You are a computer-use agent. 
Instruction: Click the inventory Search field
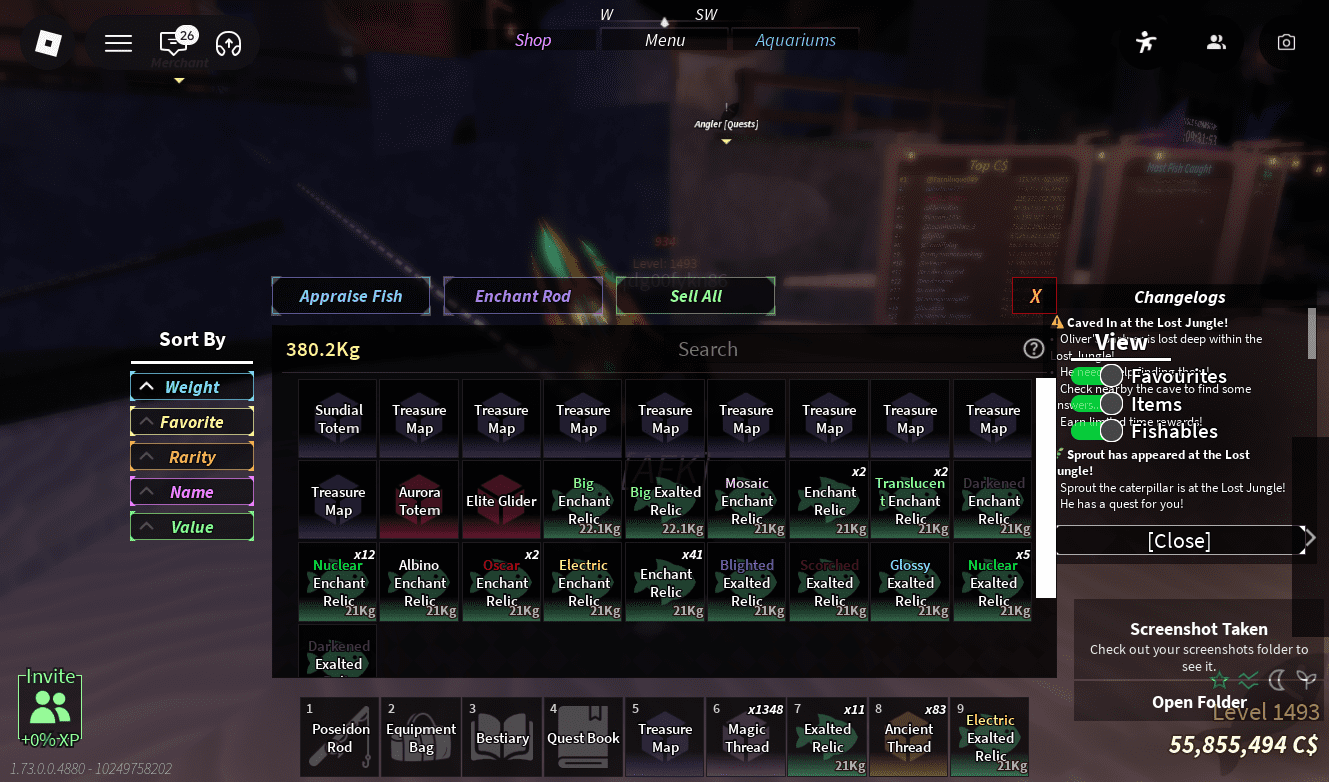pyautogui.click(x=708, y=349)
